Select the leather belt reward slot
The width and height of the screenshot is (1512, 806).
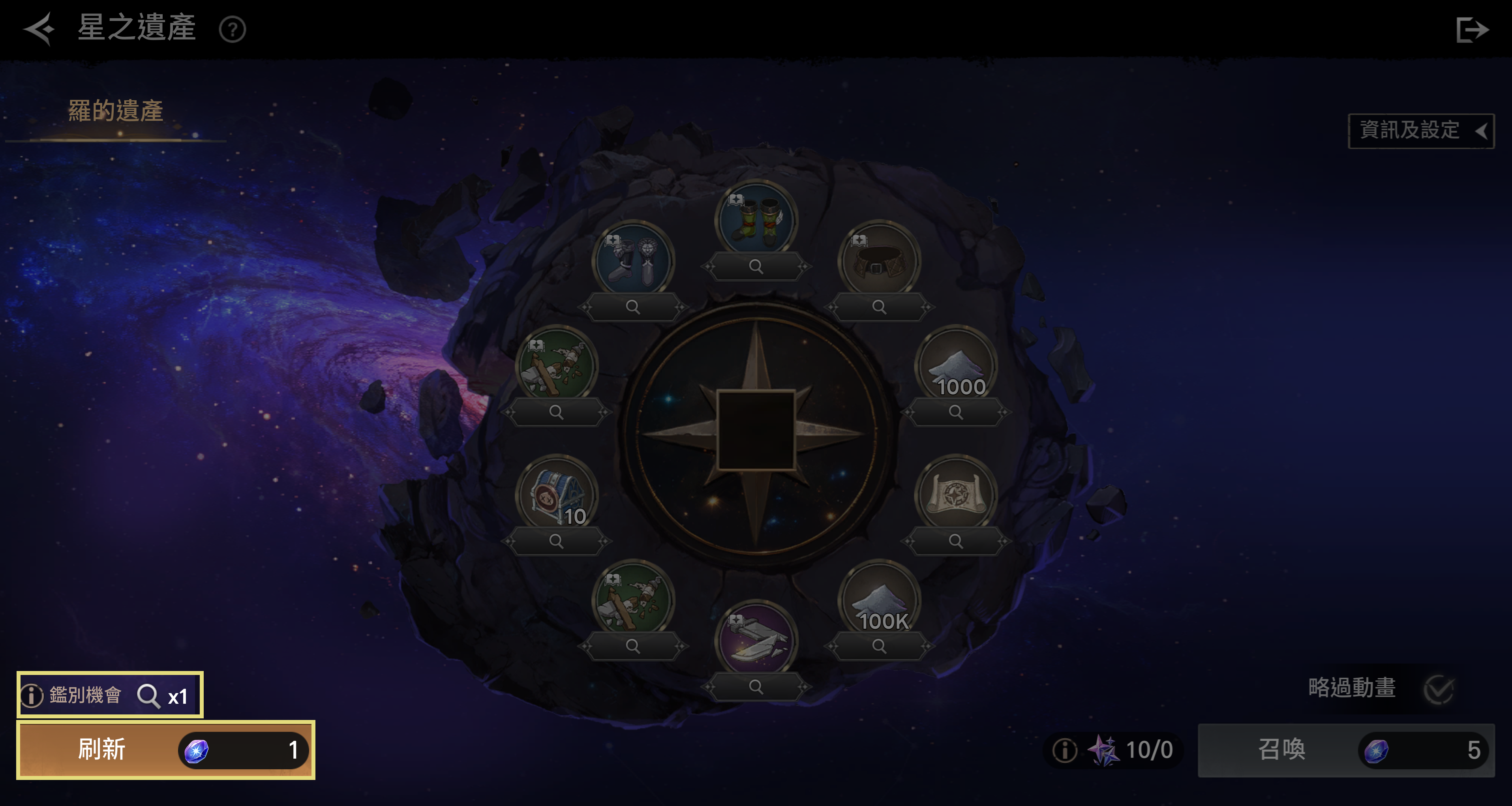tap(879, 260)
